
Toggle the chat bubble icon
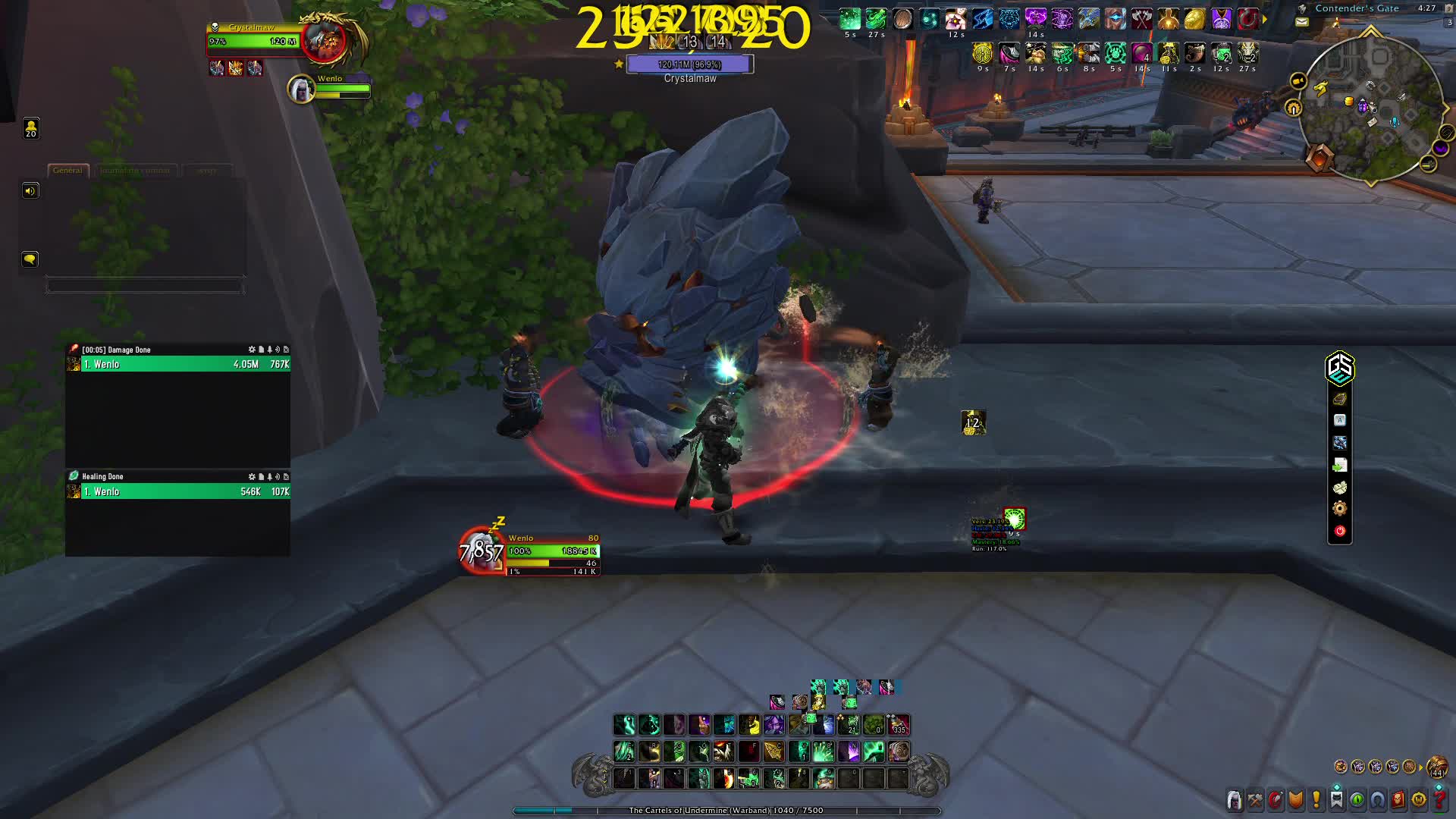pyautogui.click(x=30, y=259)
